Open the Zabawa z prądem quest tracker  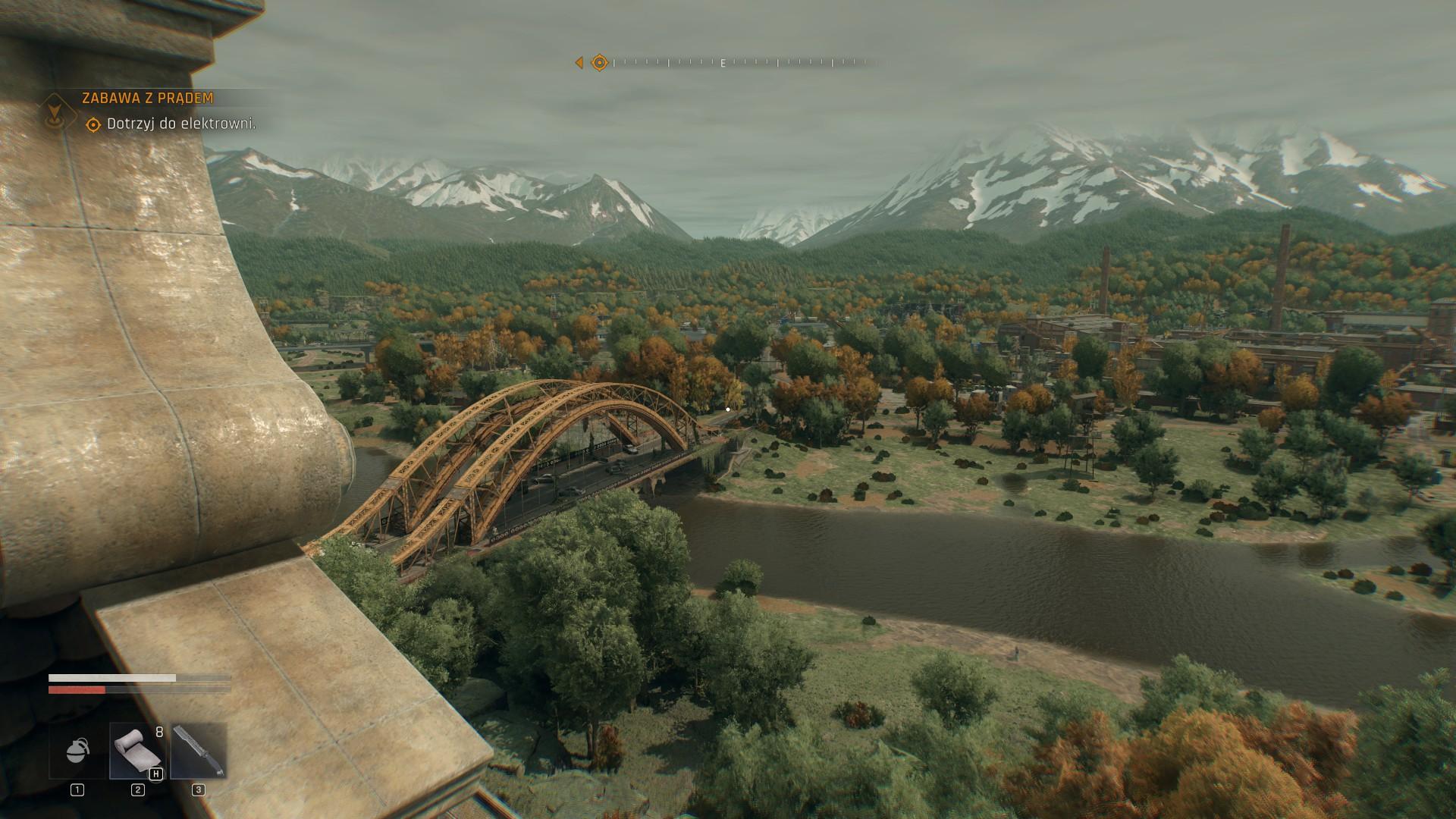click(x=148, y=99)
